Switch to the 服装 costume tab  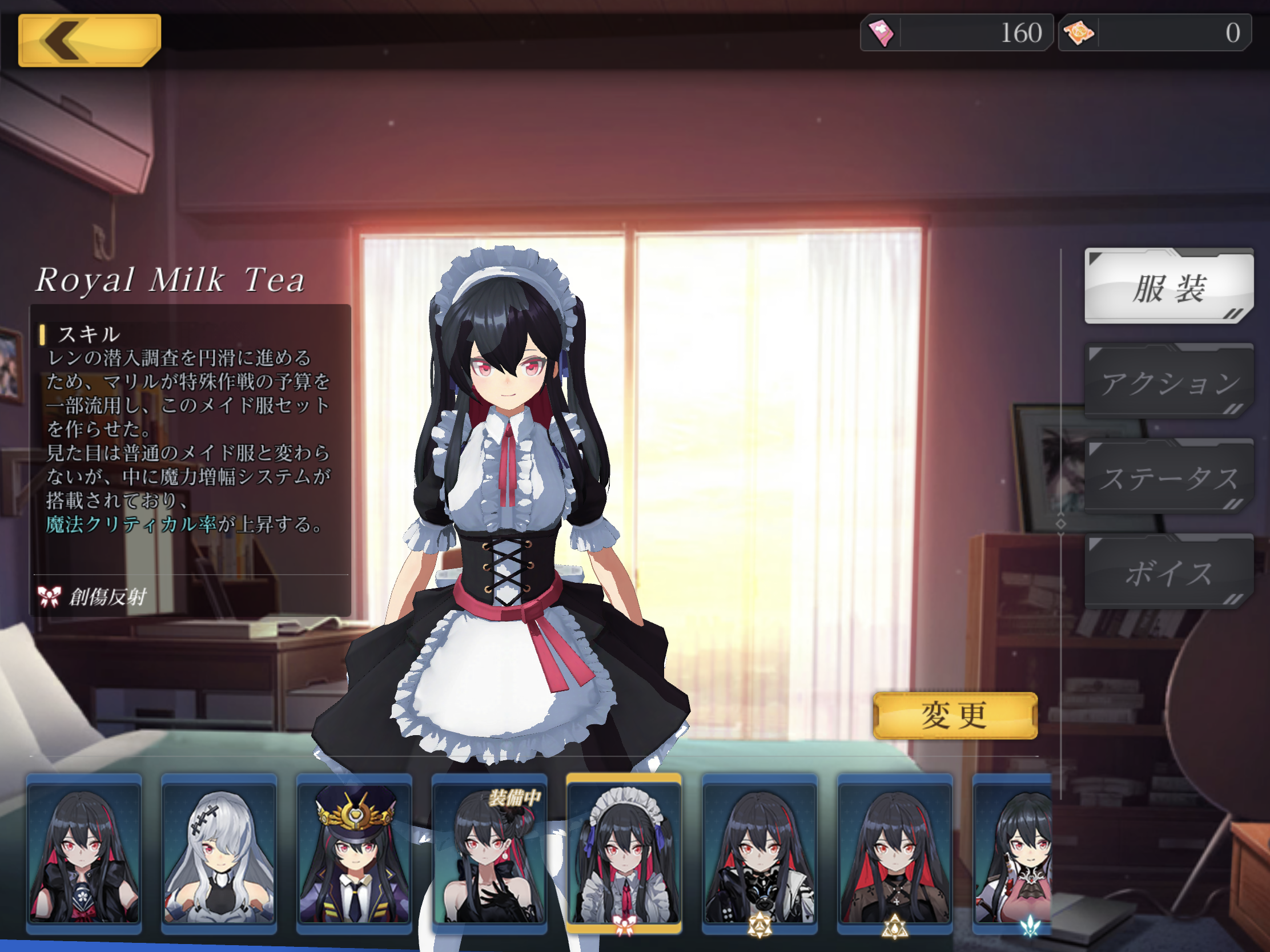[x=1168, y=287]
